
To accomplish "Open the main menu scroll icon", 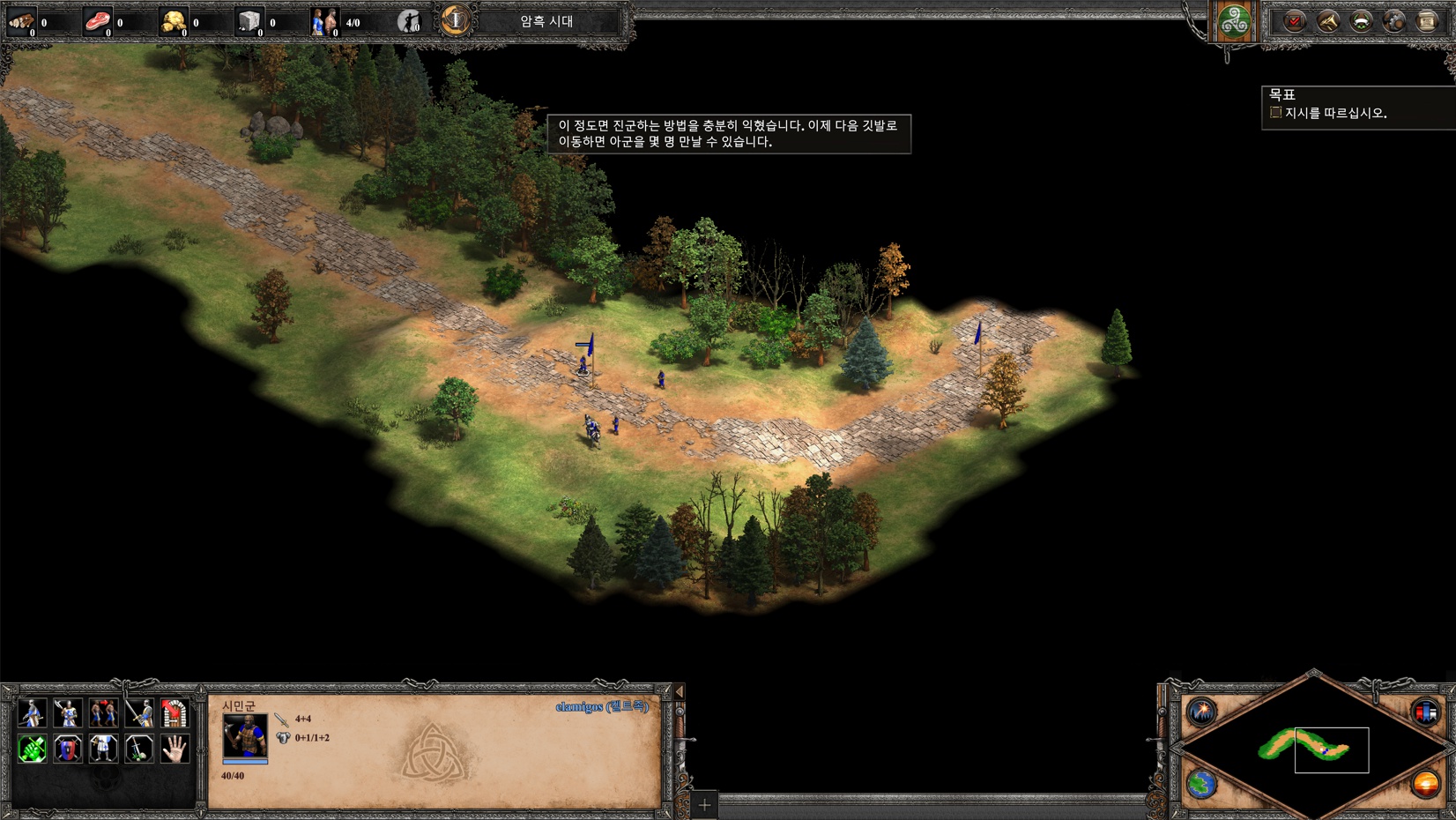I will (x=1427, y=21).
